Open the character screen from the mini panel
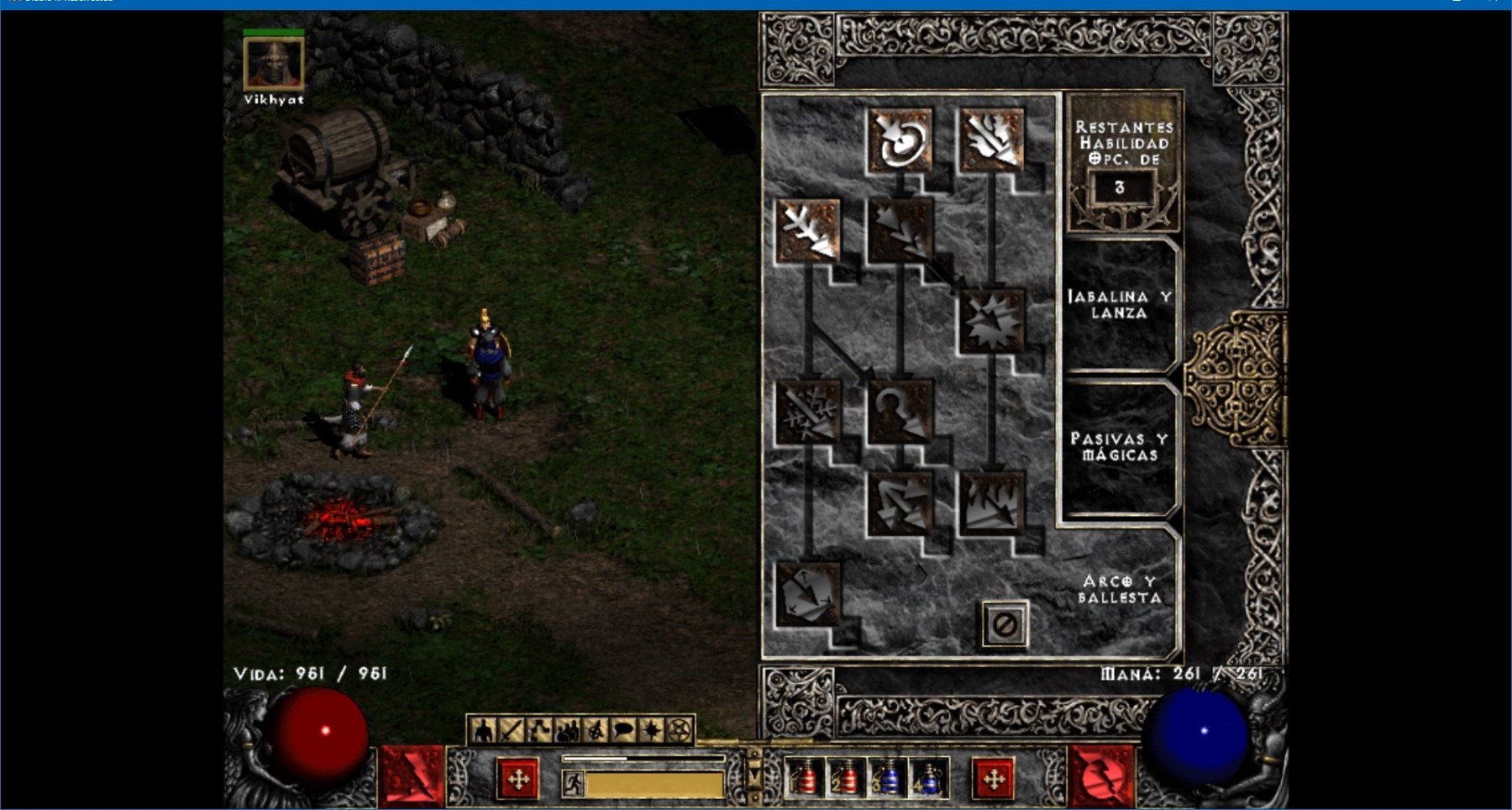Screen dimensions: 1512x810 point(483,731)
